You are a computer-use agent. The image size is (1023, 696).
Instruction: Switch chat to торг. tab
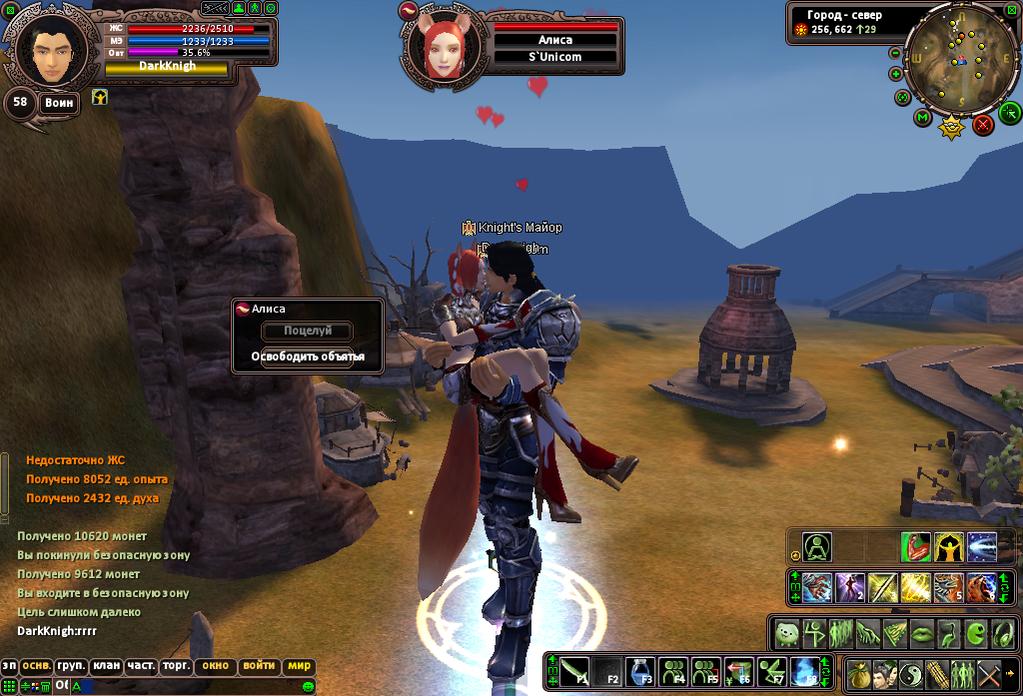click(176, 666)
